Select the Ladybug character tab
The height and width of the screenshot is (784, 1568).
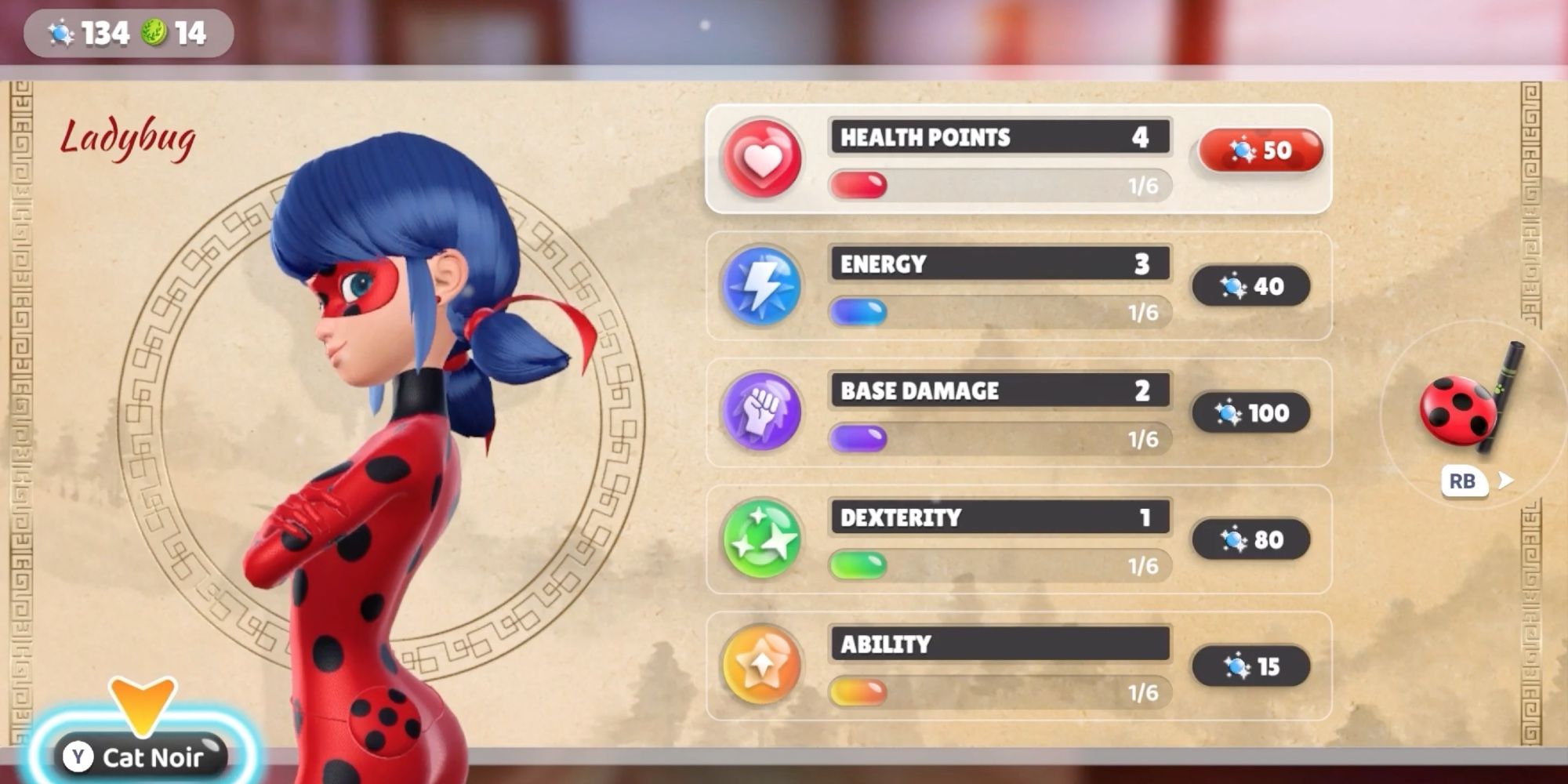[x=129, y=137]
